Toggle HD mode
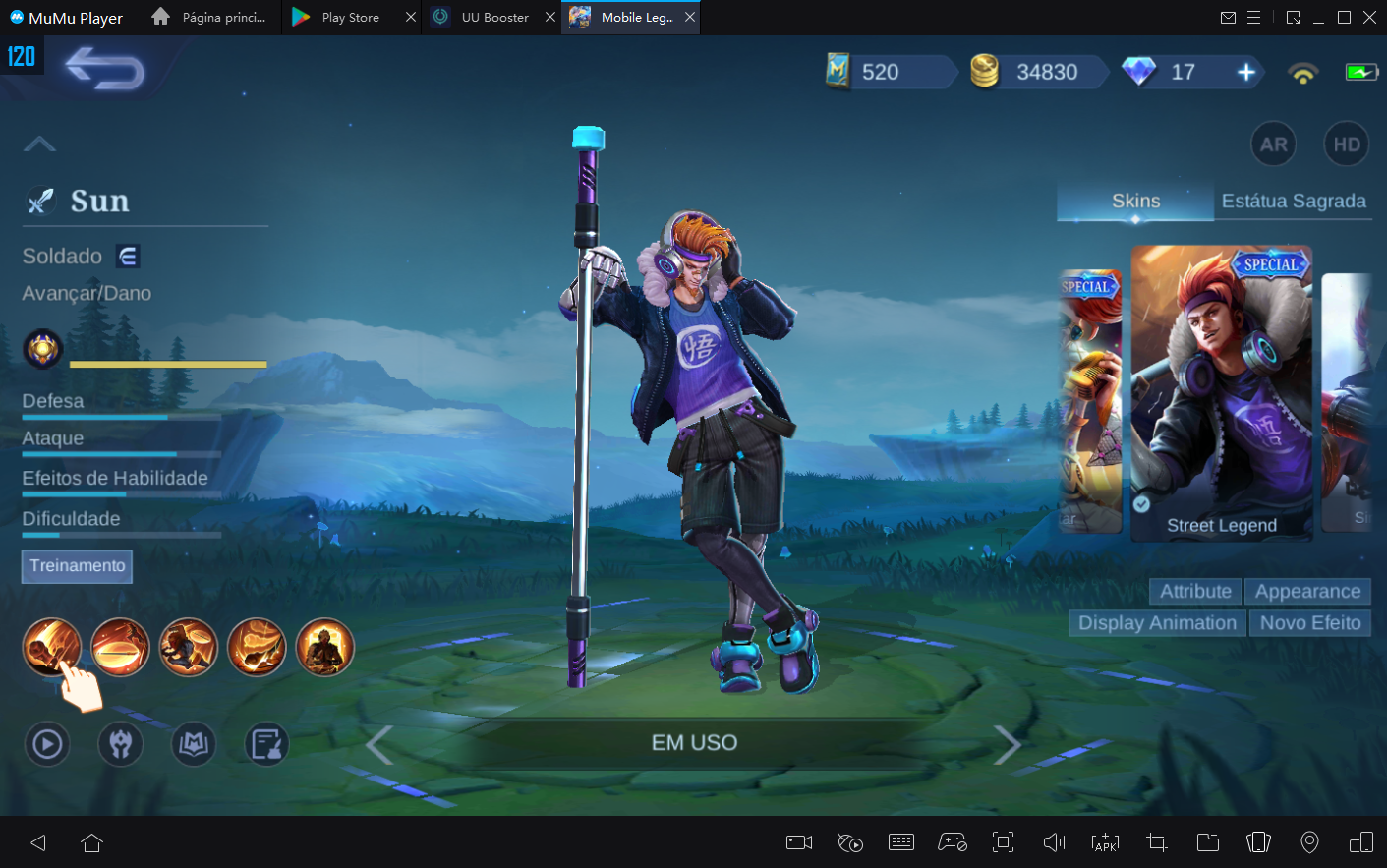The width and height of the screenshot is (1387, 868). tap(1346, 144)
